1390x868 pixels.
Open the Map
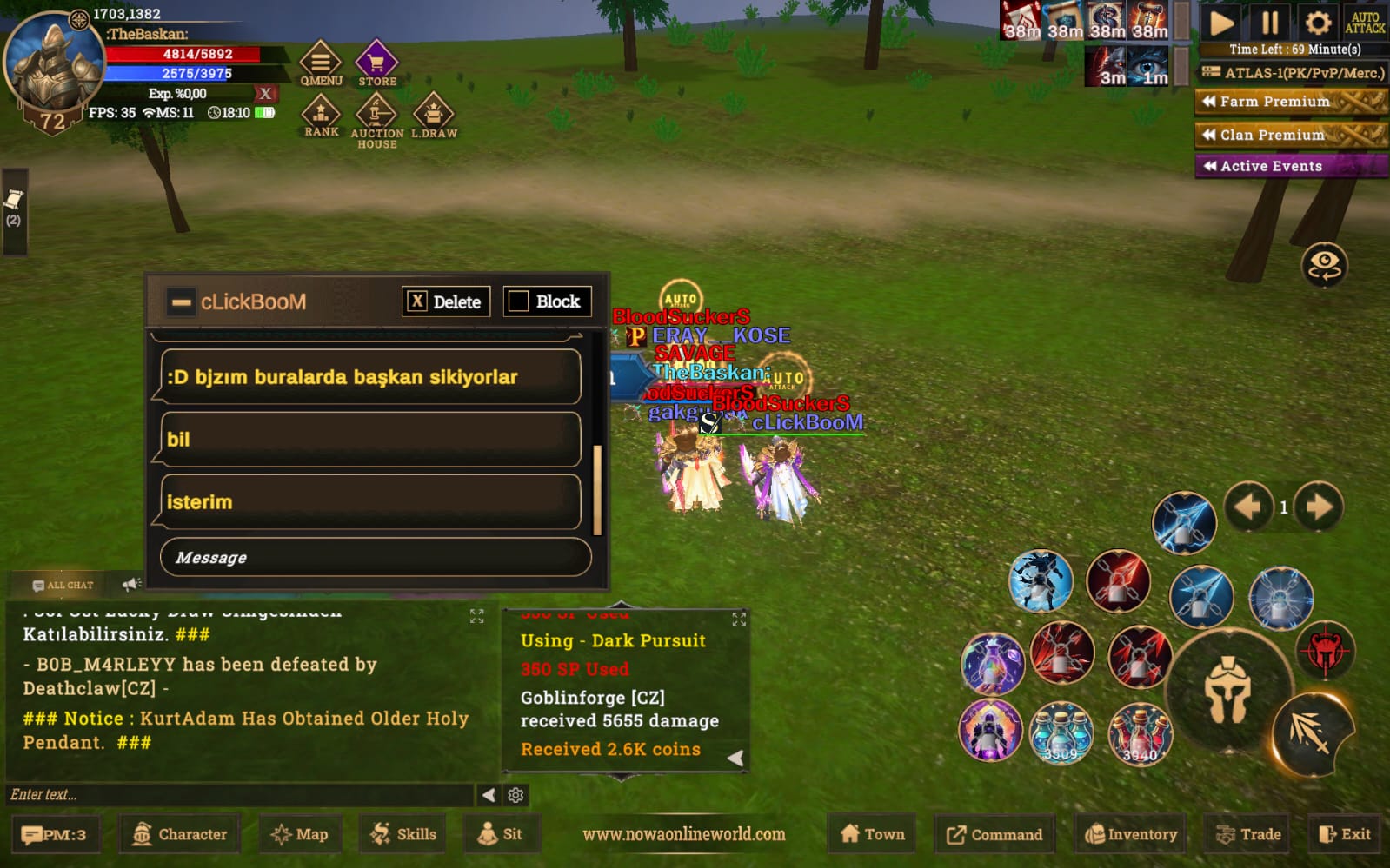pos(300,834)
